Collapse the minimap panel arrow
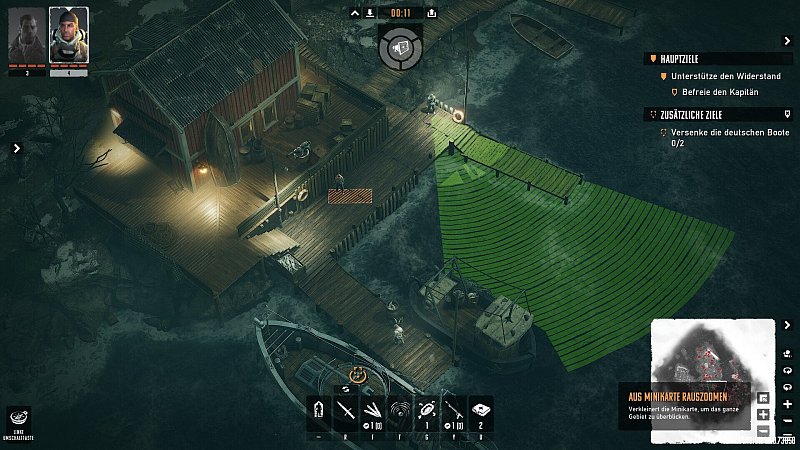 (x=788, y=325)
